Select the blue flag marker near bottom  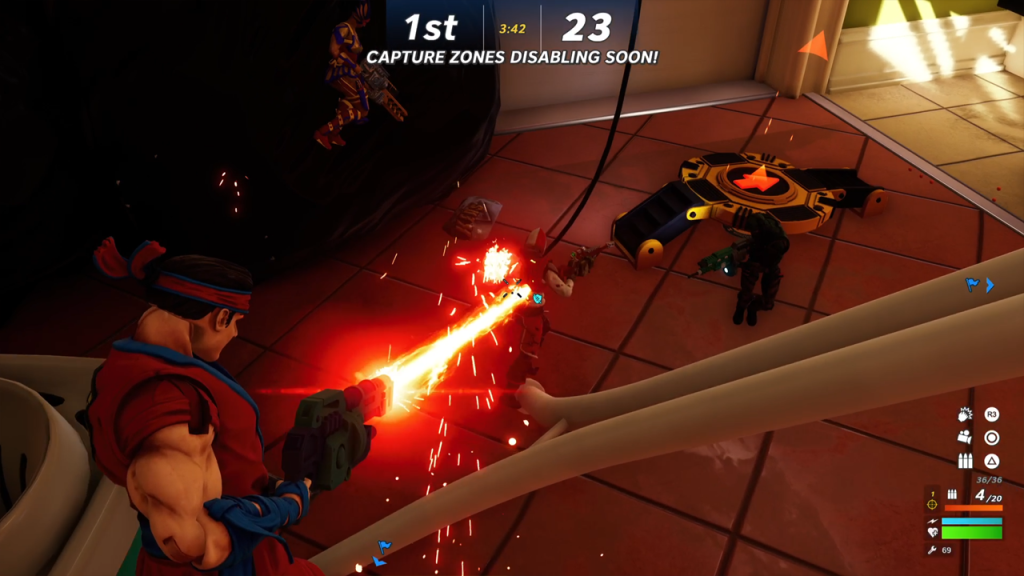(383, 547)
